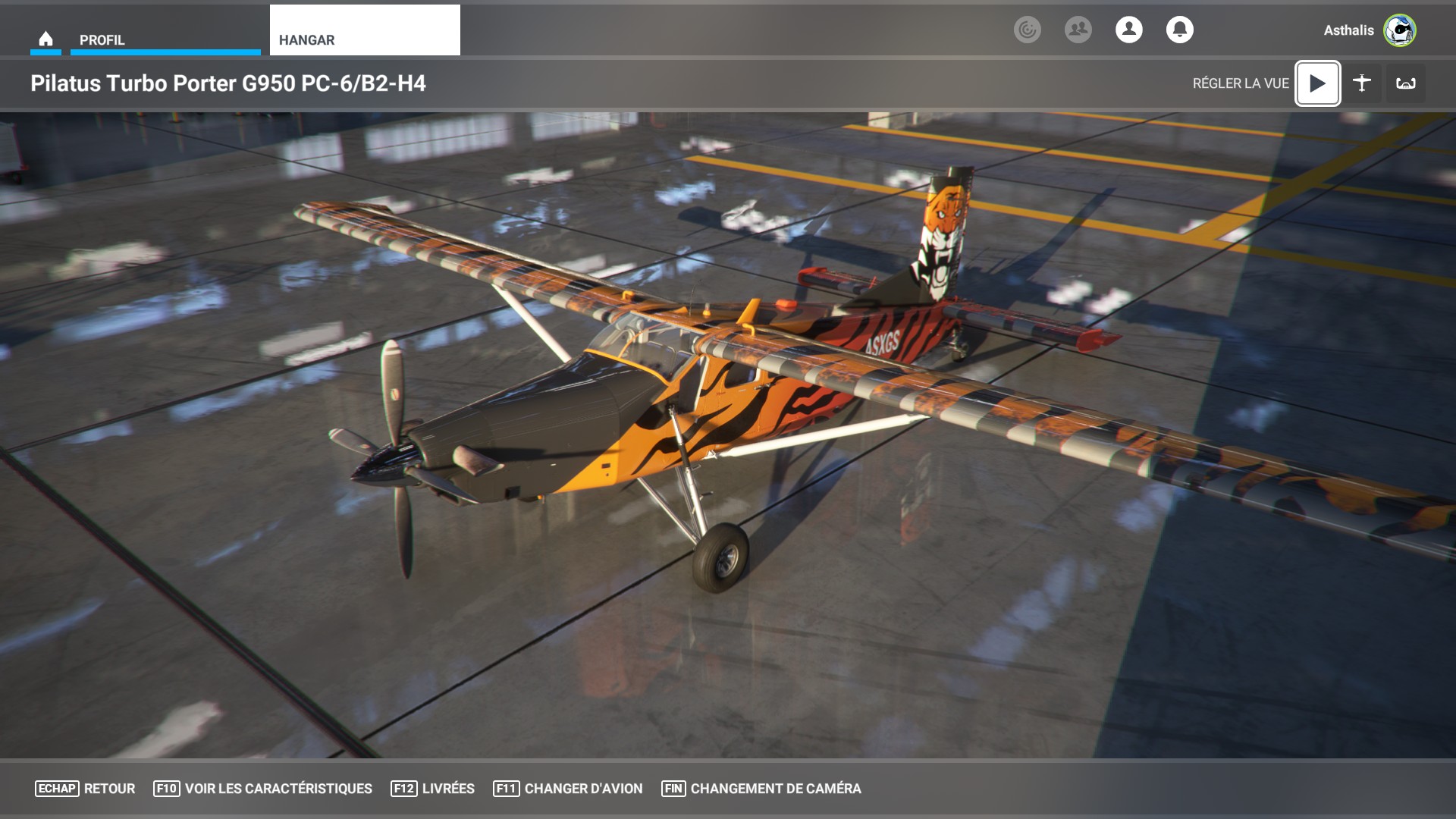Switch to the PROFIL tab
Image resolution: width=1456 pixels, height=819 pixels.
tap(165, 39)
